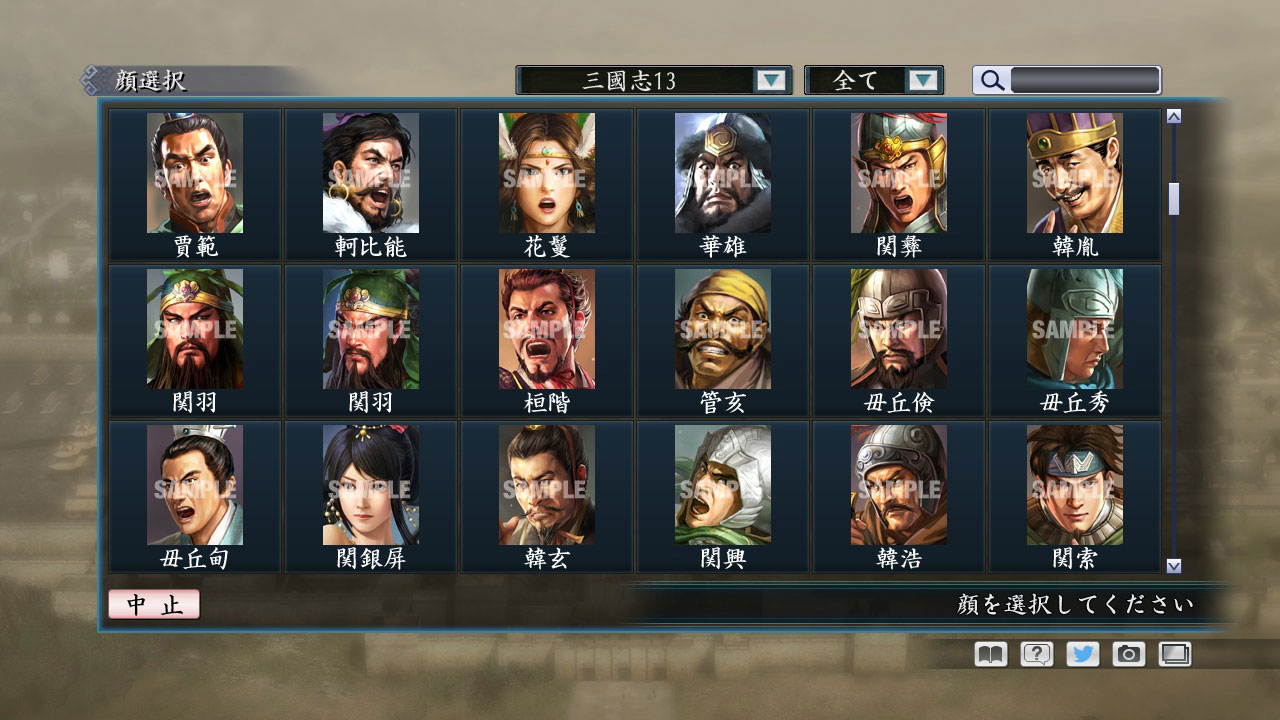The image size is (1280, 720).
Task: Choose the 花鬘 face portrait
Action: click(544, 173)
